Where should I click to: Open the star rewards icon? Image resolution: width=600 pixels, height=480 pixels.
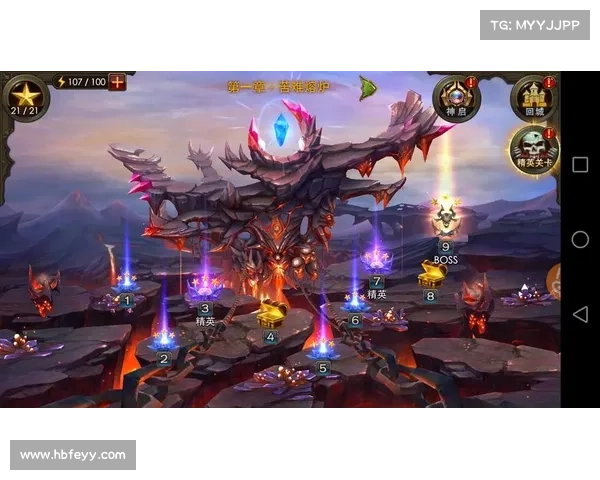click(x=25, y=97)
